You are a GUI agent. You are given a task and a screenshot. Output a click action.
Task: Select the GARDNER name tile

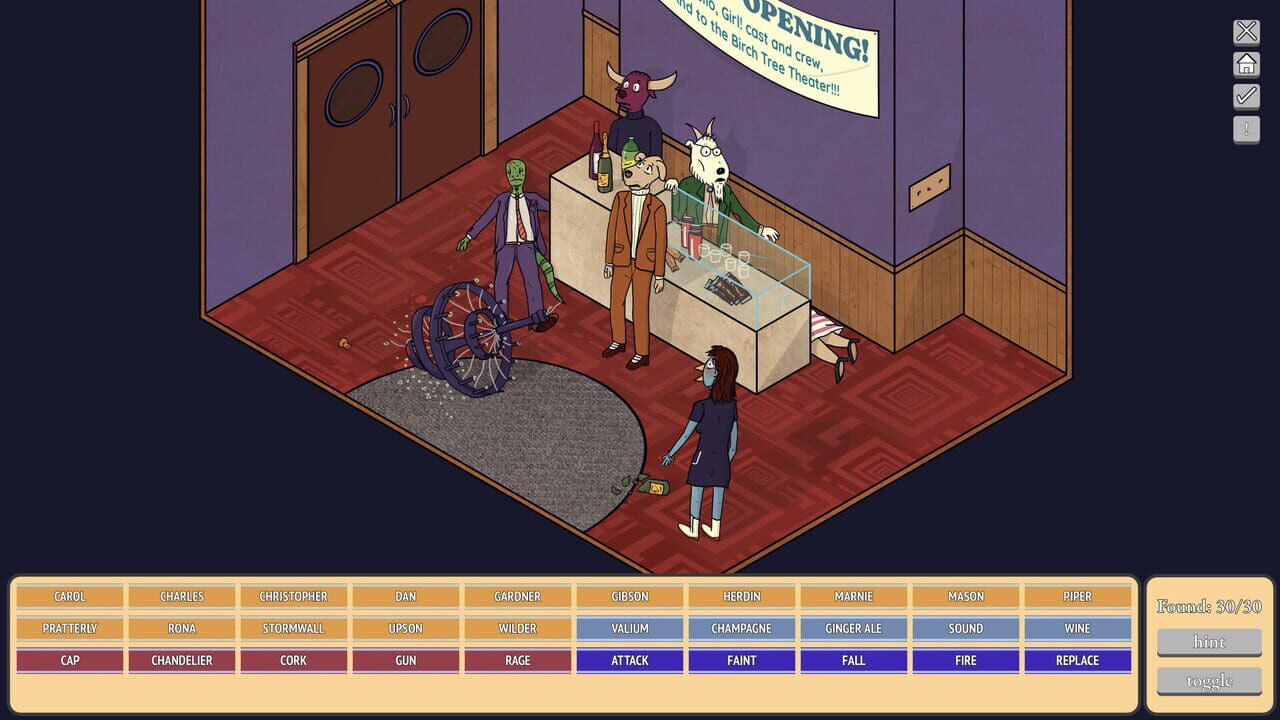pos(517,596)
